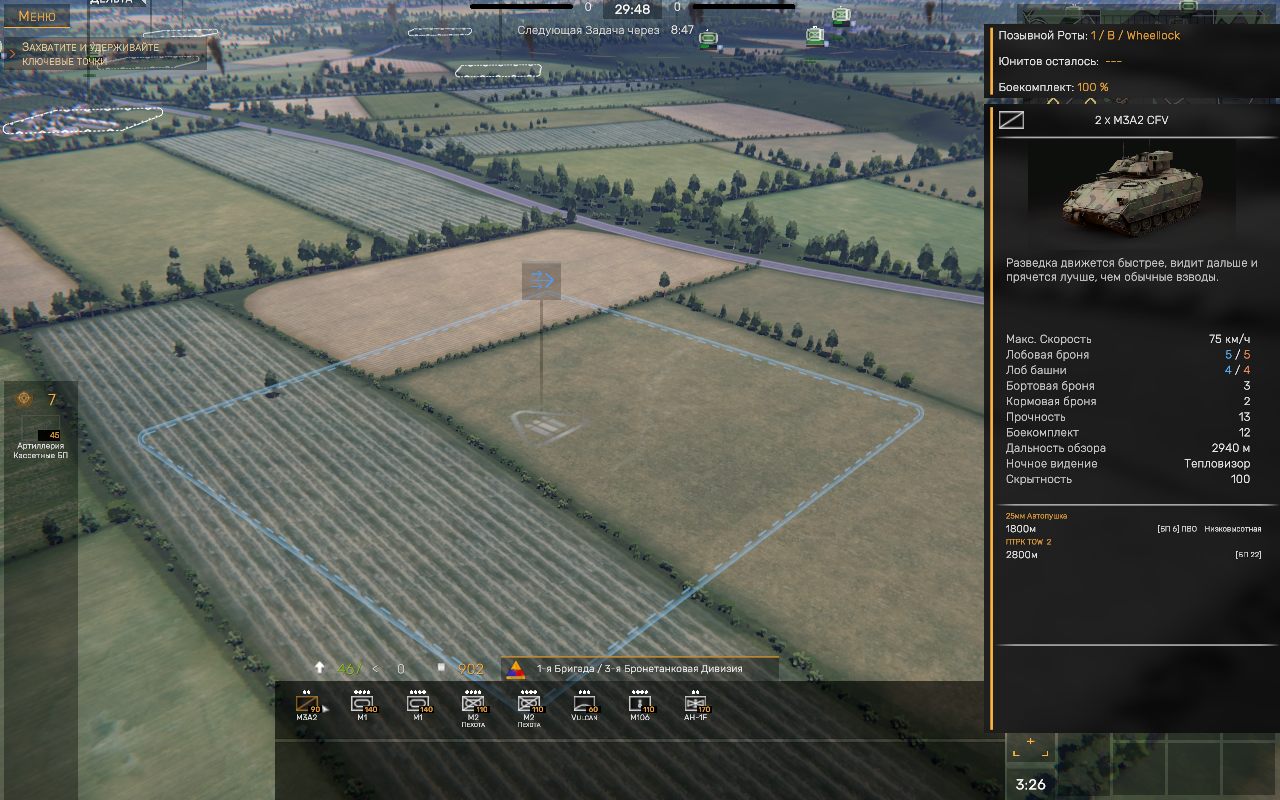Open the Меню button

37,16
